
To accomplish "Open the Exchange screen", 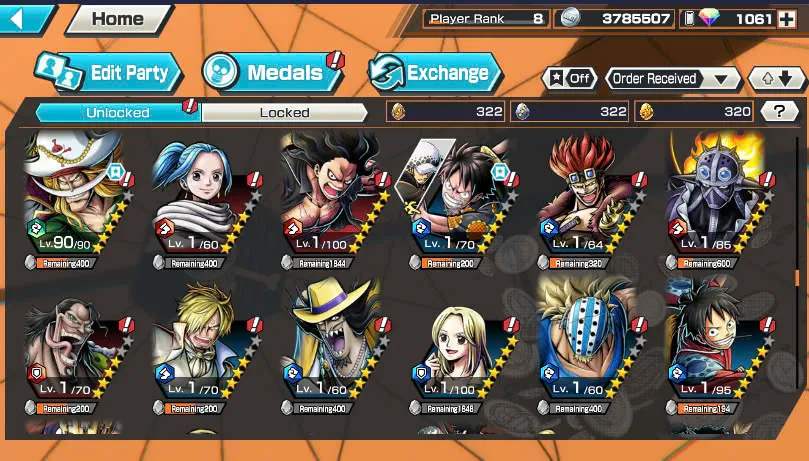I will (433, 72).
